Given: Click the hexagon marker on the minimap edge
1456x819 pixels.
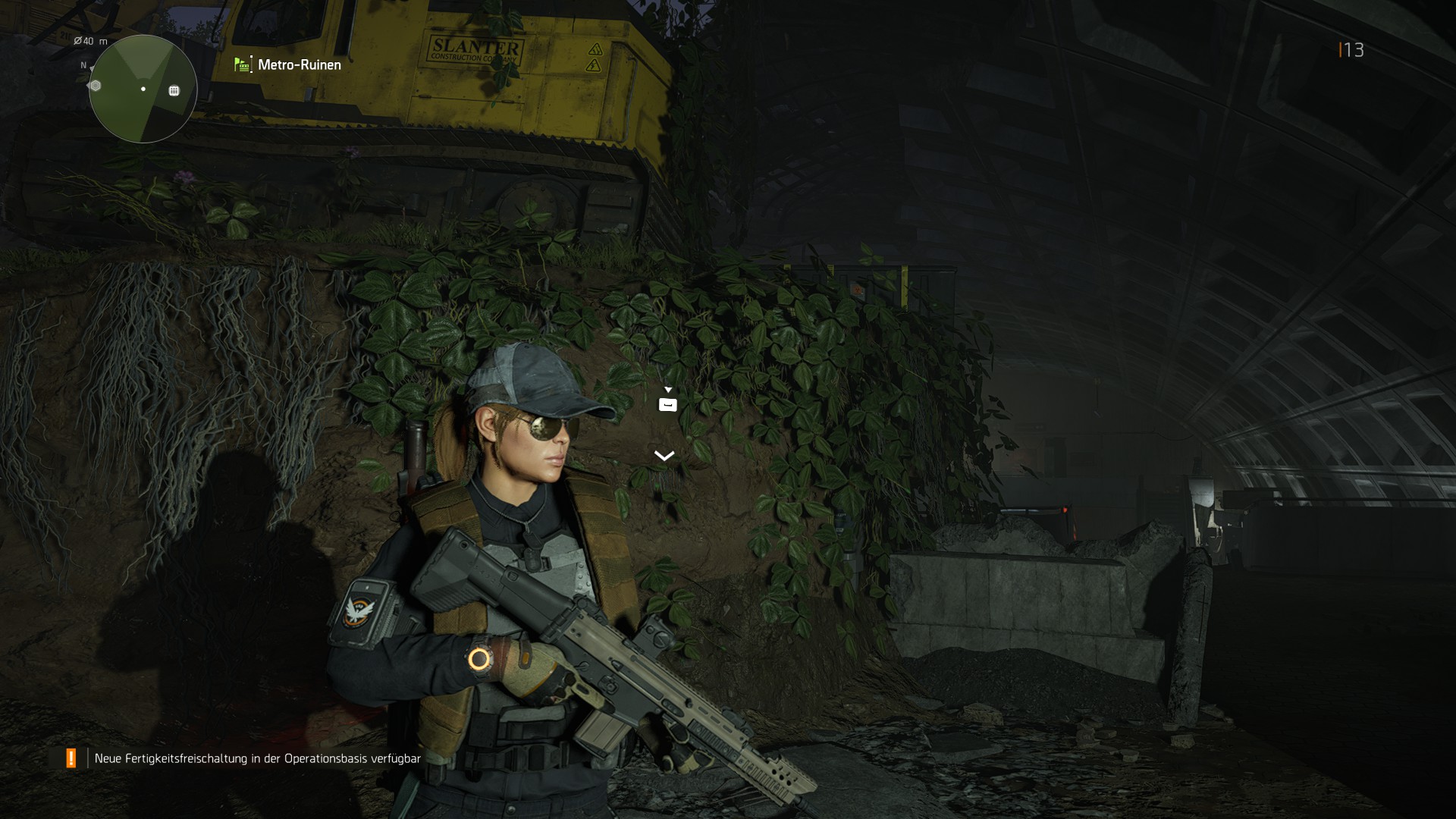Looking at the screenshot, I should (94, 86).
